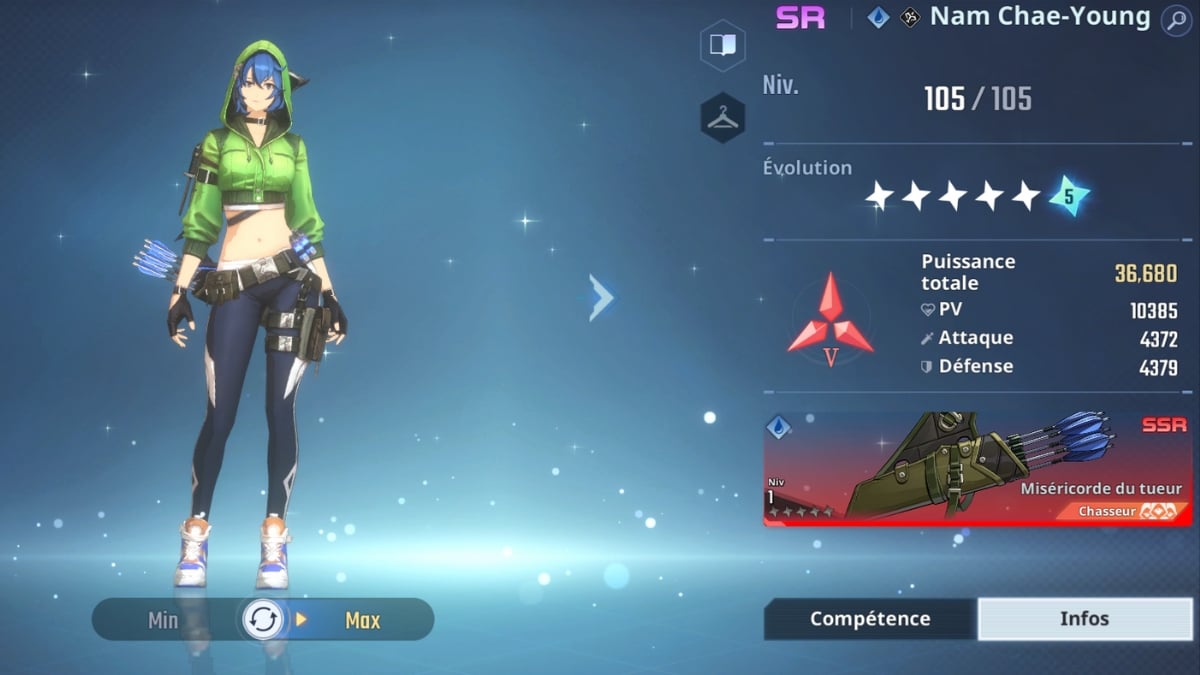1200x675 pixels.
Task: Select the Miséricorde du tueur weapon card
Action: (977, 468)
